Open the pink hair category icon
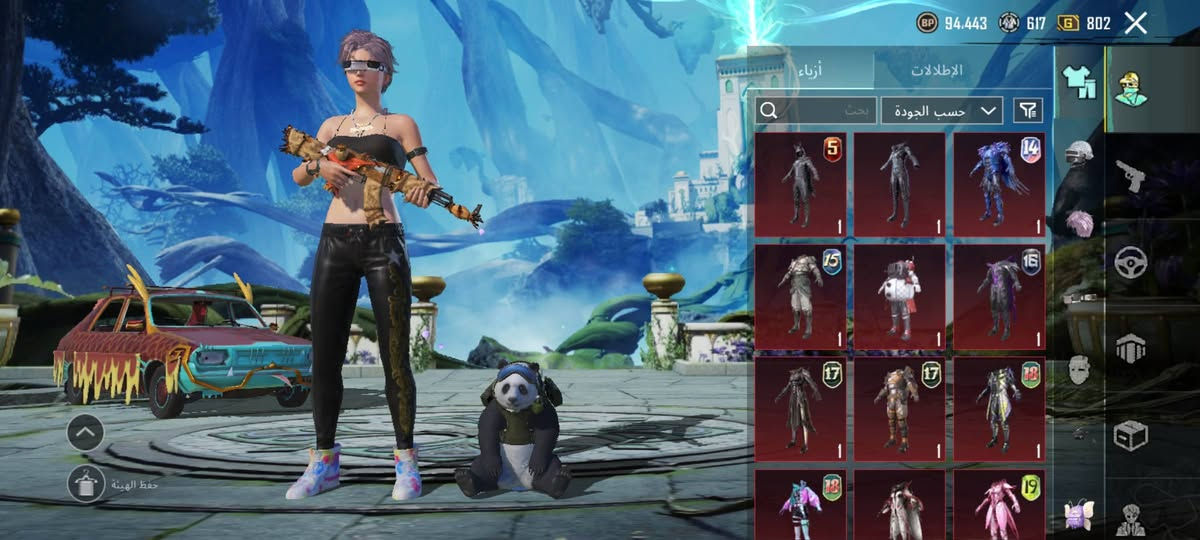 pyautogui.click(x=1078, y=222)
